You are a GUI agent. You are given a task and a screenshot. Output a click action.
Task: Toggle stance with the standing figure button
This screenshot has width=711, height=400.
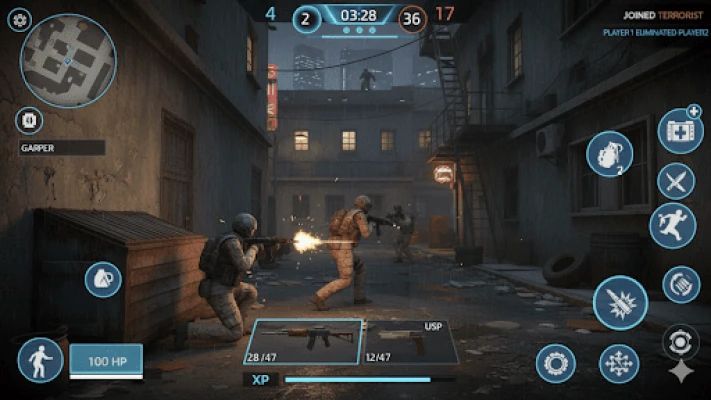click(40, 360)
